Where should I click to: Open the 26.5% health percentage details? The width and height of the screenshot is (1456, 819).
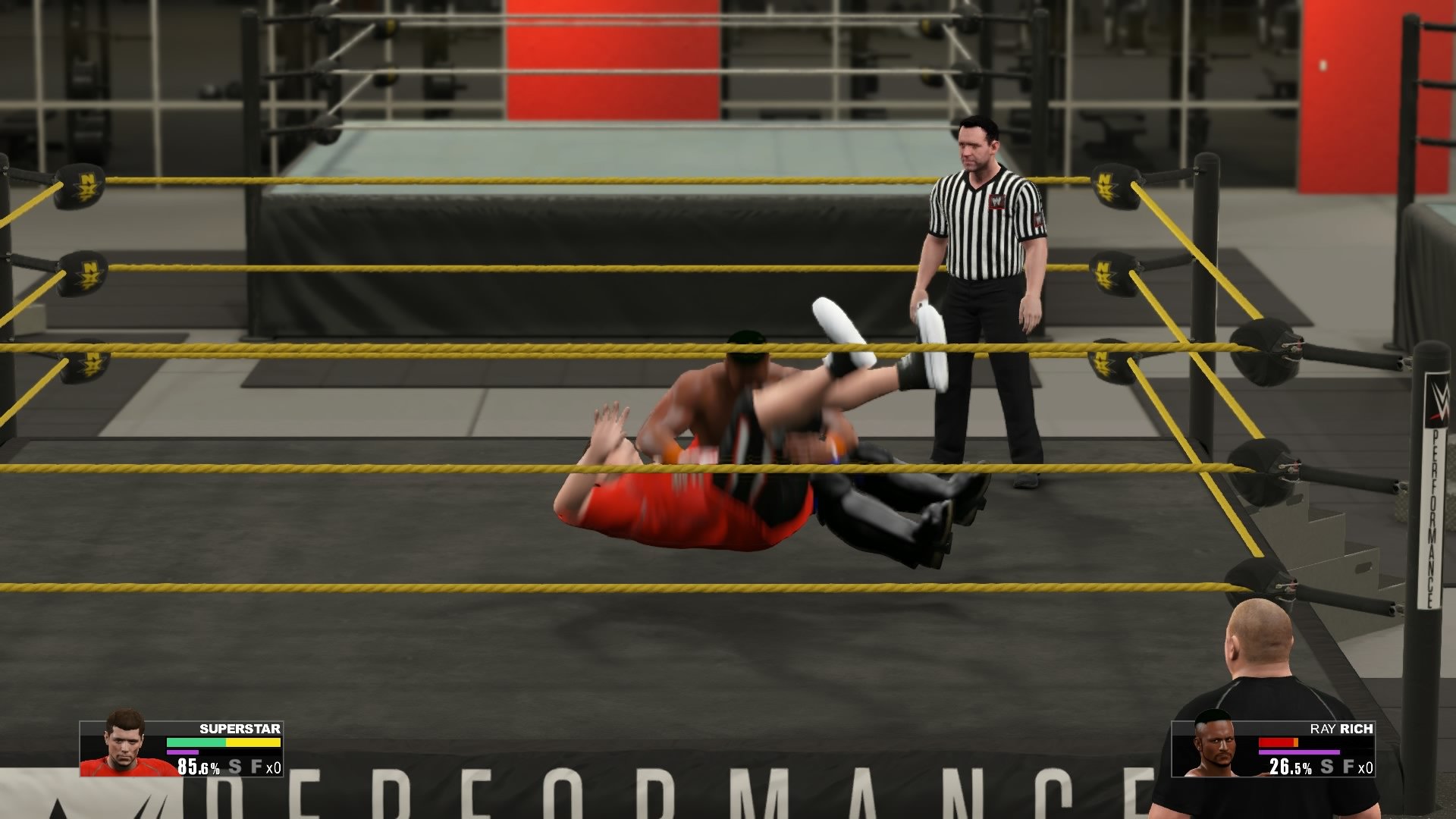tap(1291, 766)
